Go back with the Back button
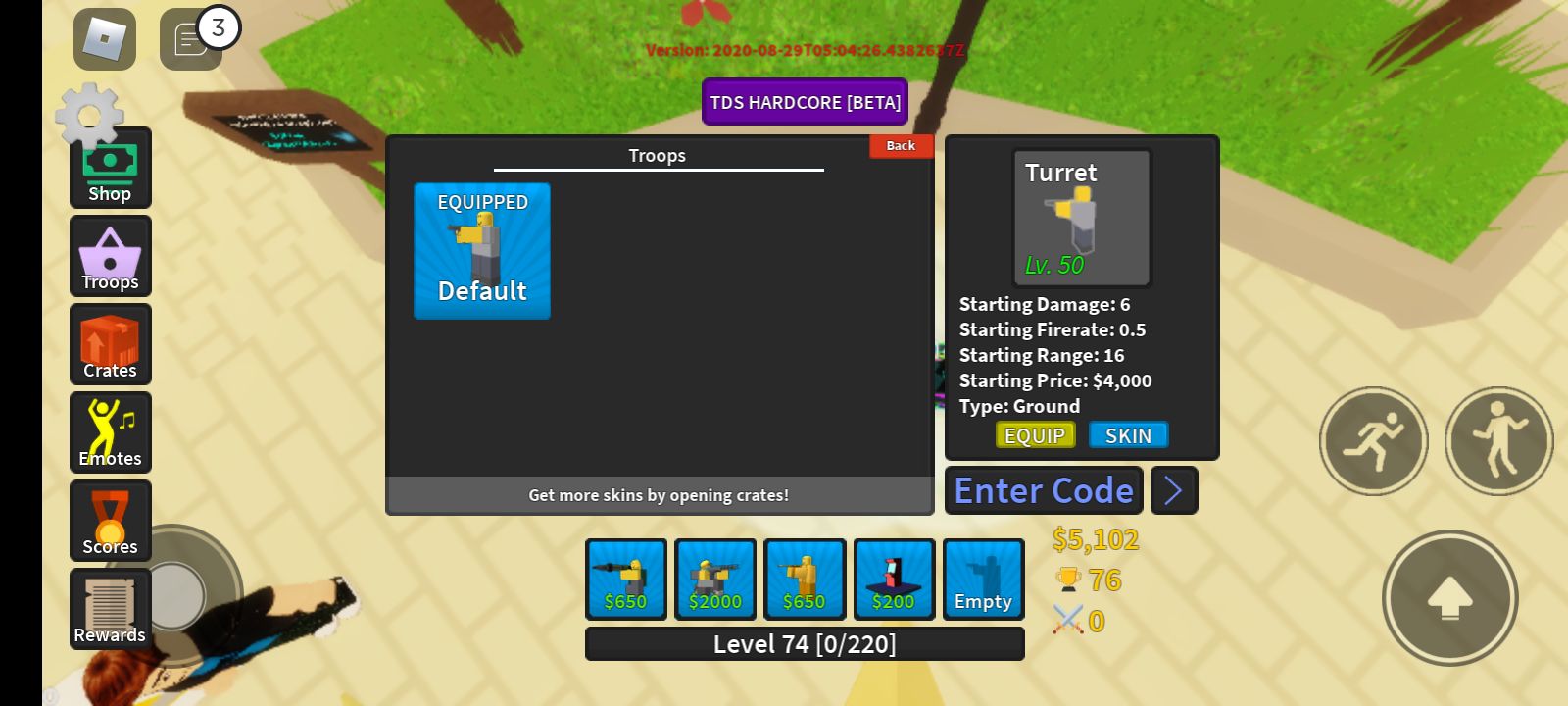This screenshot has height=706, width=1568. pyautogui.click(x=901, y=145)
